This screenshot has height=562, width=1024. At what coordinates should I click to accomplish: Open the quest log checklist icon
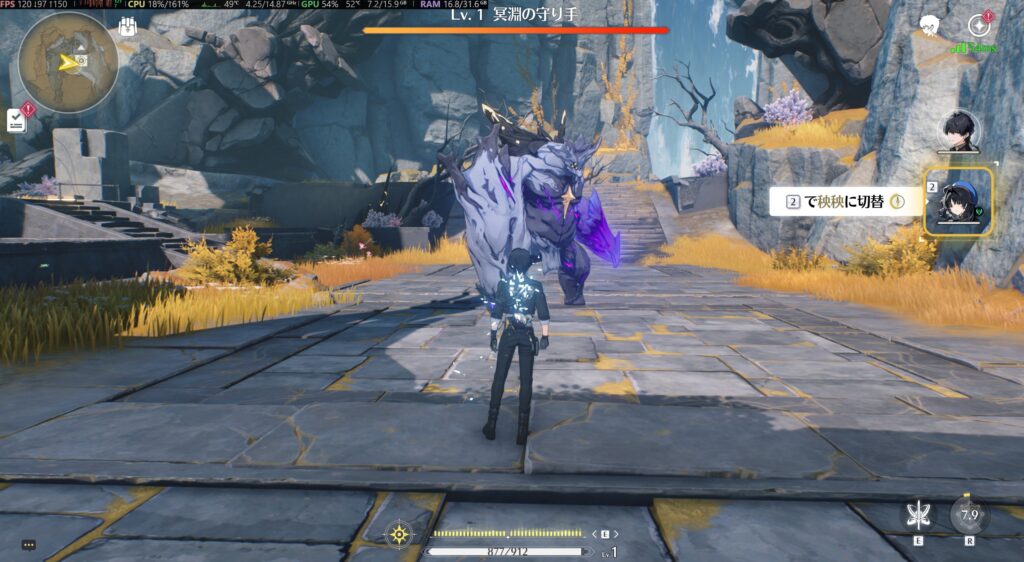[17, 119]
